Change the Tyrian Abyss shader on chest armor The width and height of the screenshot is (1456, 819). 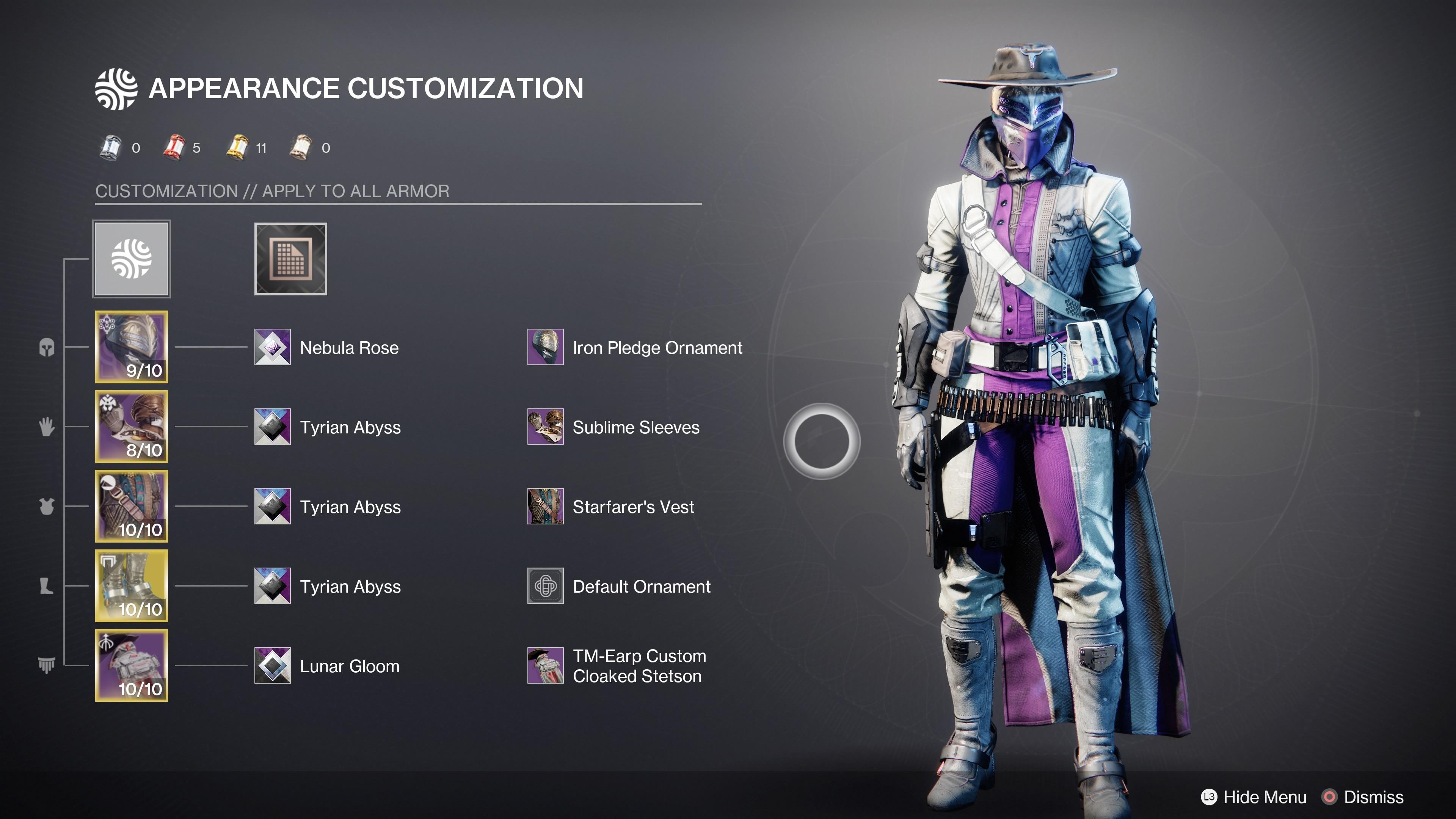click(273, 507)
